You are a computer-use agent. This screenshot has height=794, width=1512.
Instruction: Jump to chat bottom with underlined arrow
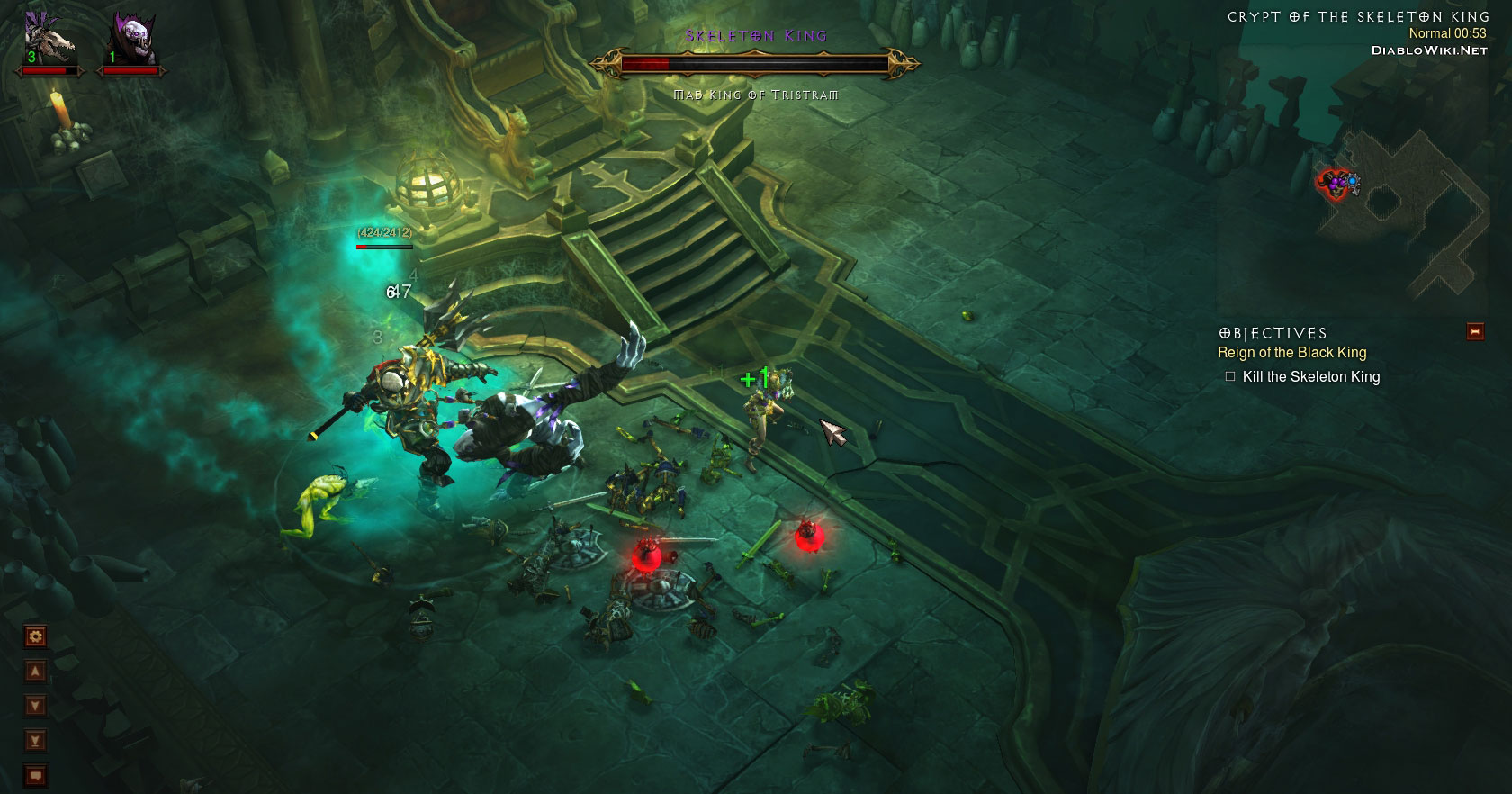(35, 740)
